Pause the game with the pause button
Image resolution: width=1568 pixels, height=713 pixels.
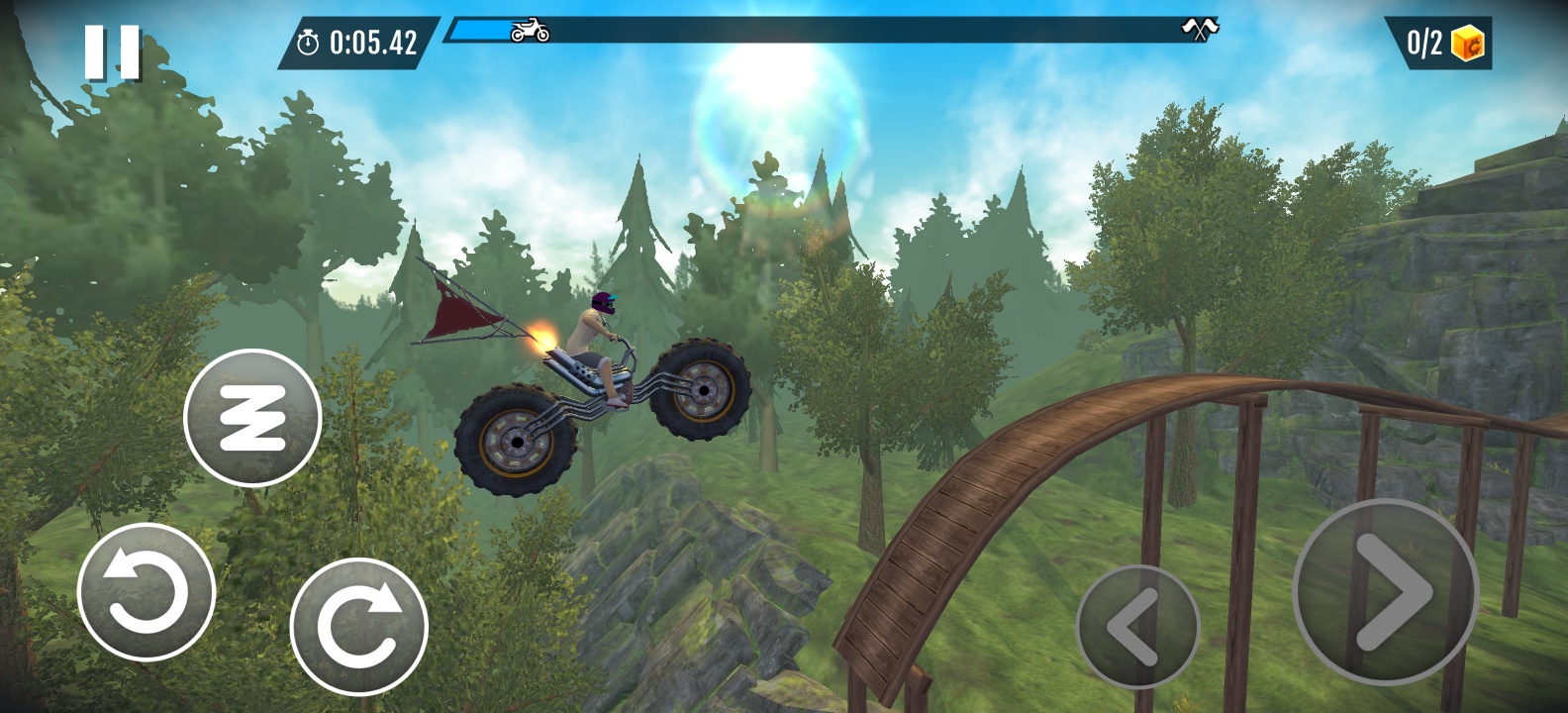coord(112,52)
